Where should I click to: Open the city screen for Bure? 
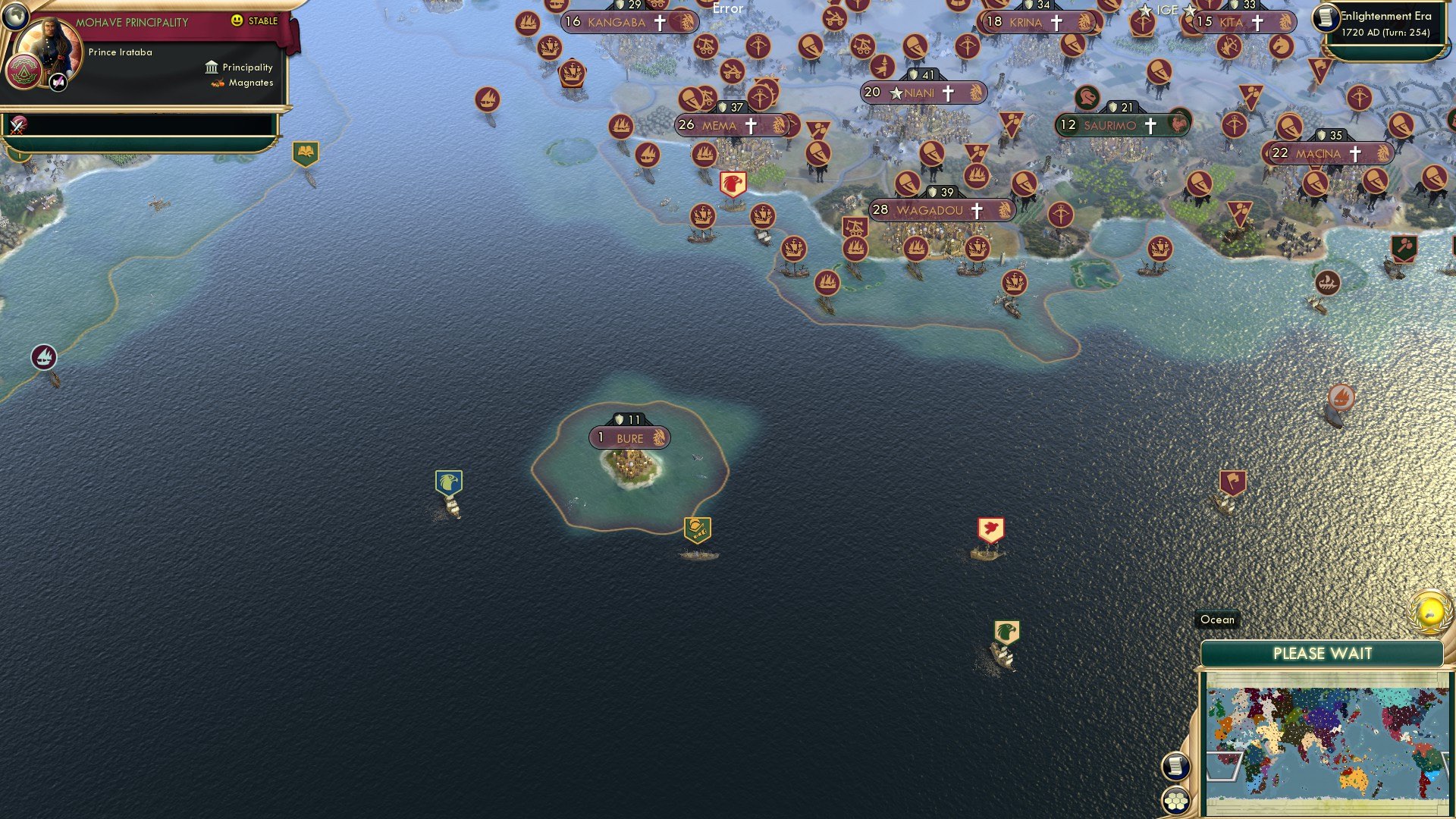coord(631,438)
